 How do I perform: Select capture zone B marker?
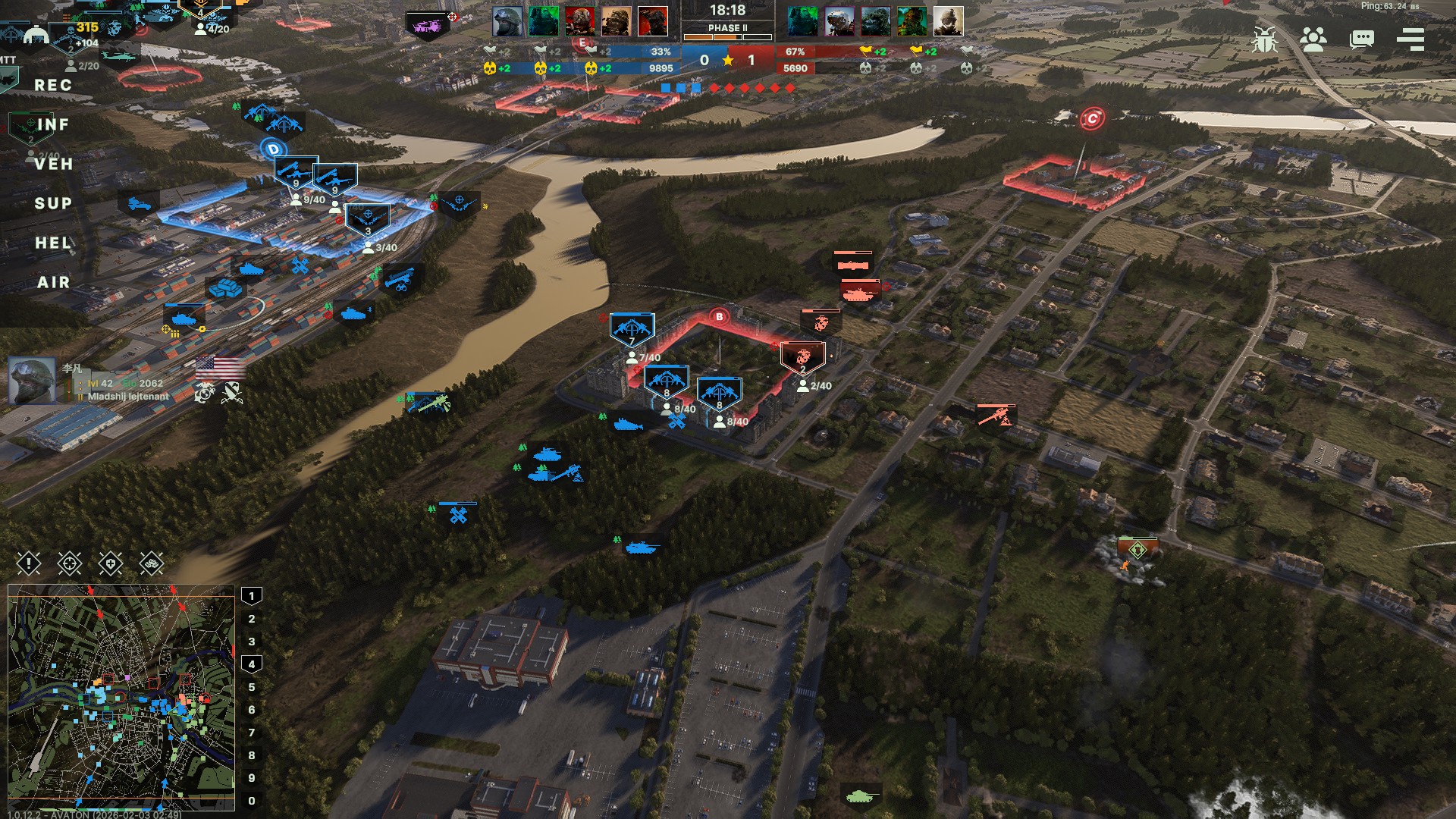(719, 316)
